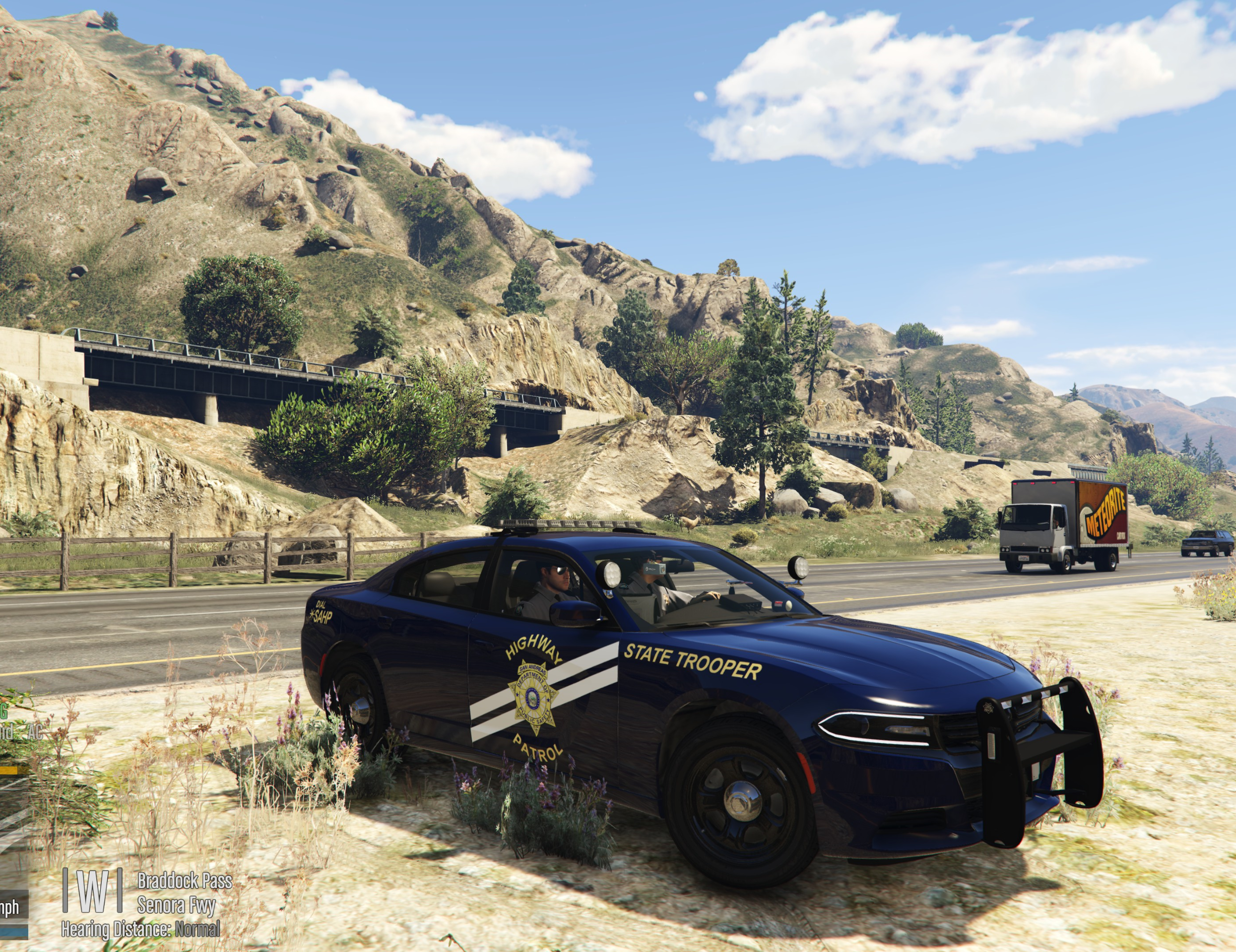
Task: Select the Braddock Pass street name label
Action: [184, 881]
